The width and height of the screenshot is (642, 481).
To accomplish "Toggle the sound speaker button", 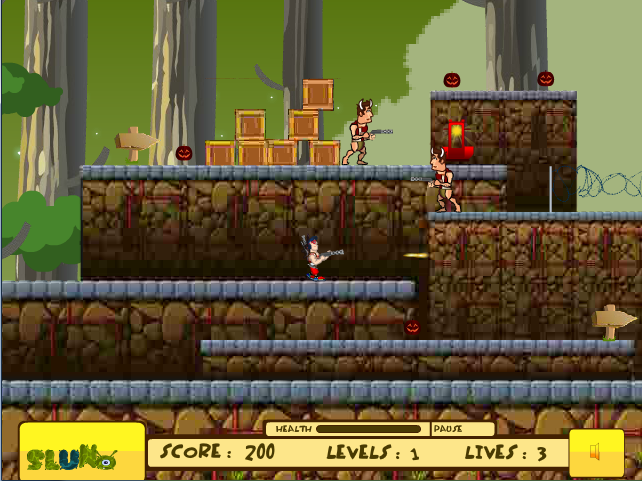I will point(596,452).
